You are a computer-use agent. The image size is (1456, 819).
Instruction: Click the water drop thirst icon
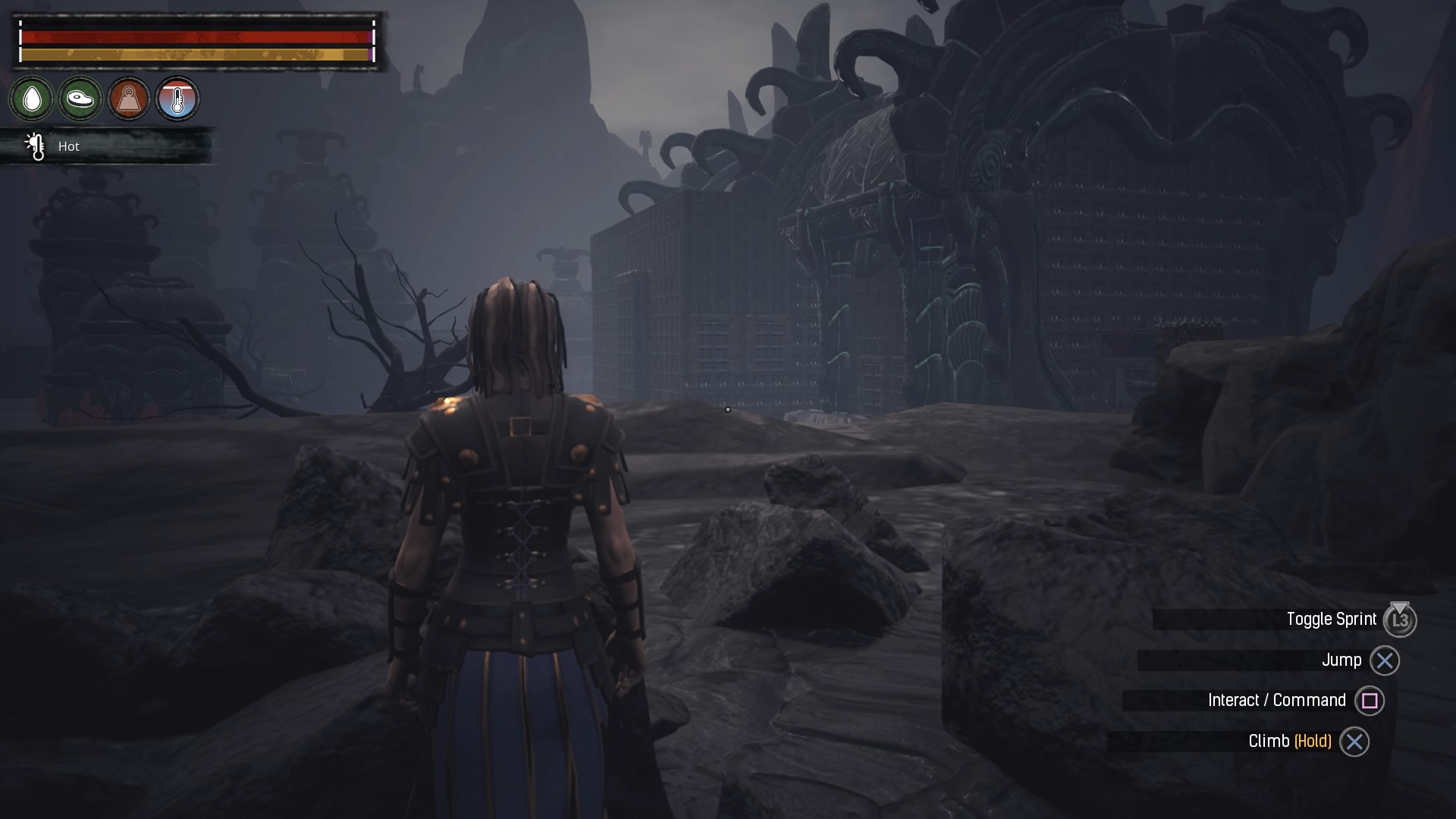tap(32, 99)
